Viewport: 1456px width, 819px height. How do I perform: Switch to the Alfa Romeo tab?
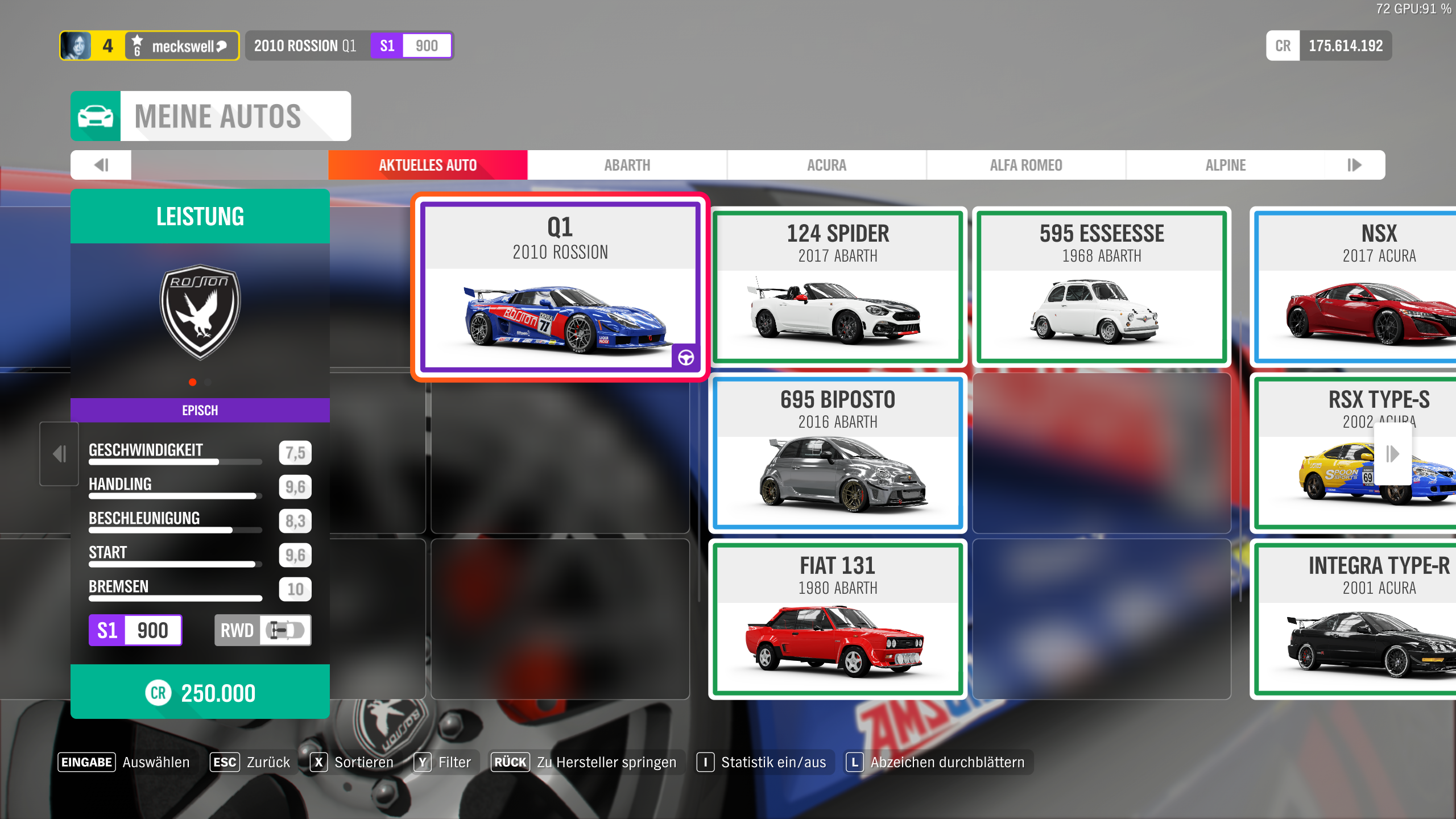1025,165
